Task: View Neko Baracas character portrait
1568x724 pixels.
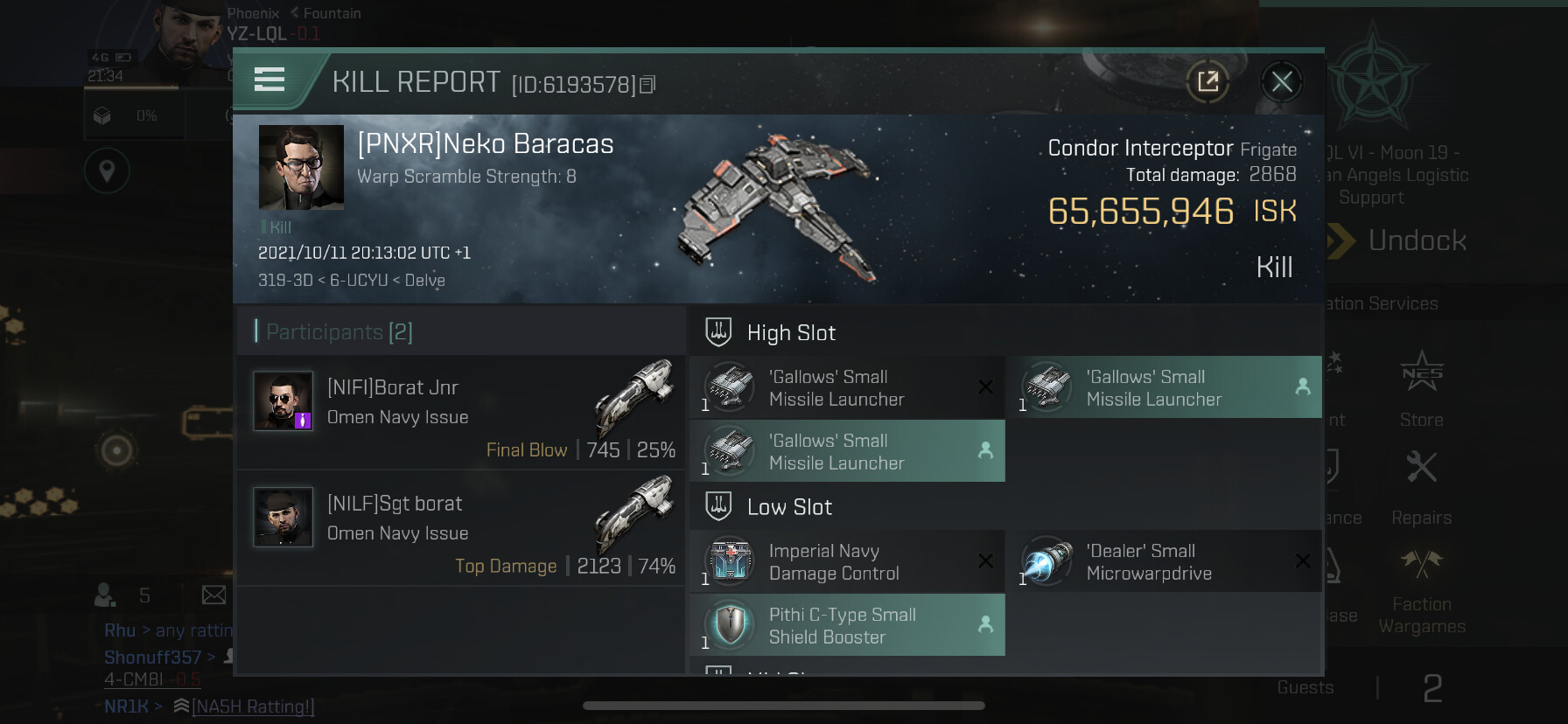Action: (301, 167)
